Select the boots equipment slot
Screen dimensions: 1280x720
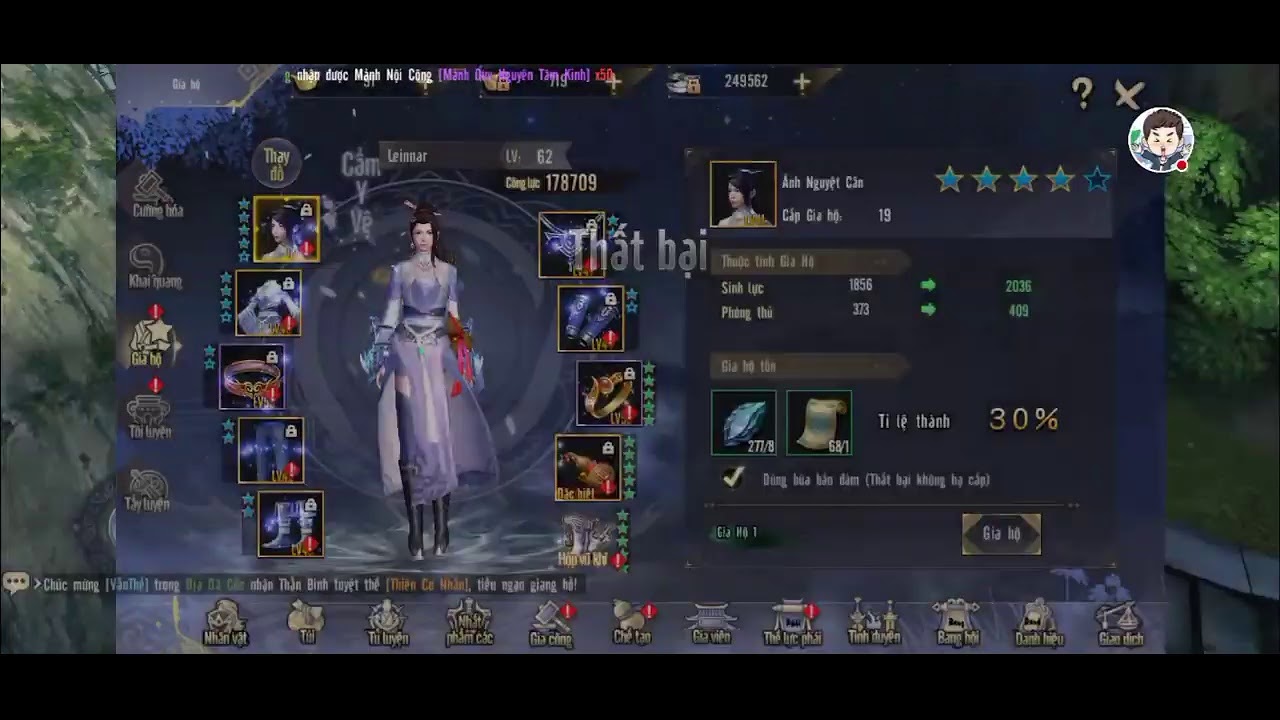(290, 523)
